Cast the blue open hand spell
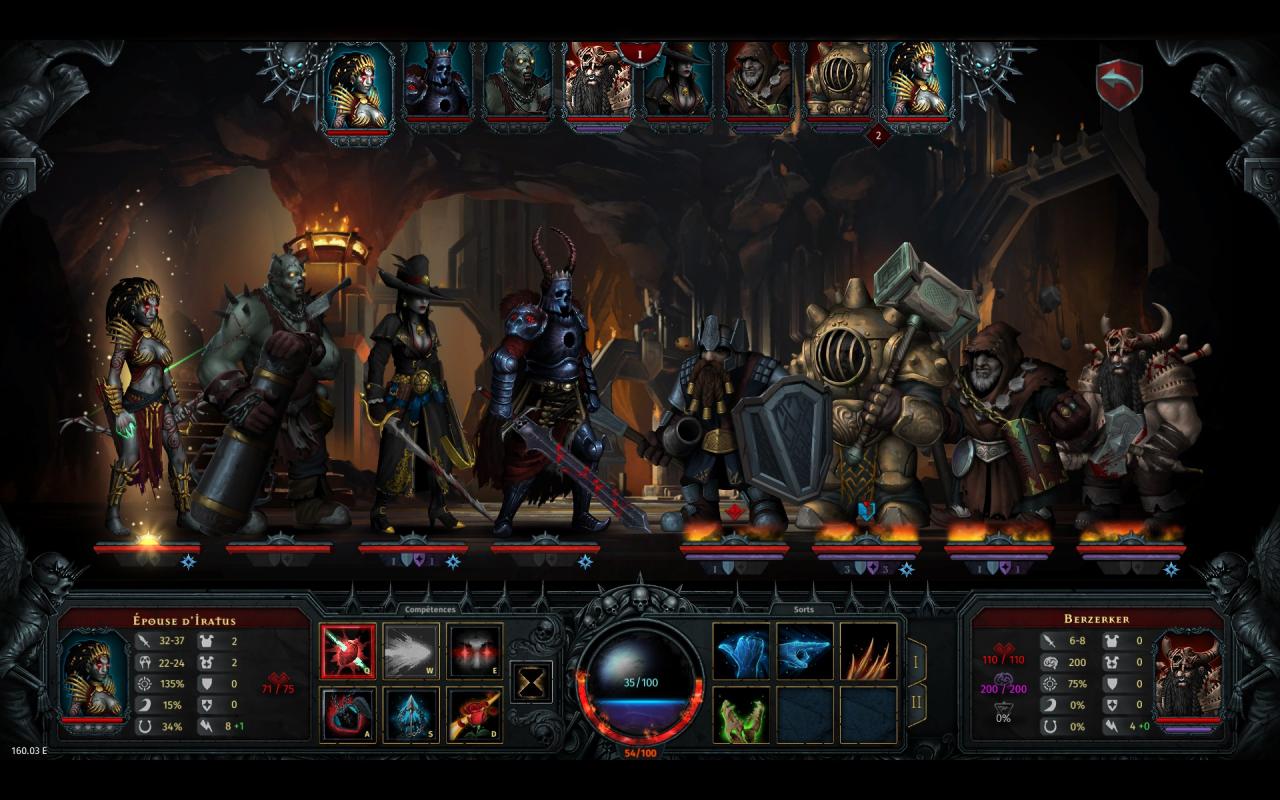The image size is (1280, 800). [x=741, y=651]
